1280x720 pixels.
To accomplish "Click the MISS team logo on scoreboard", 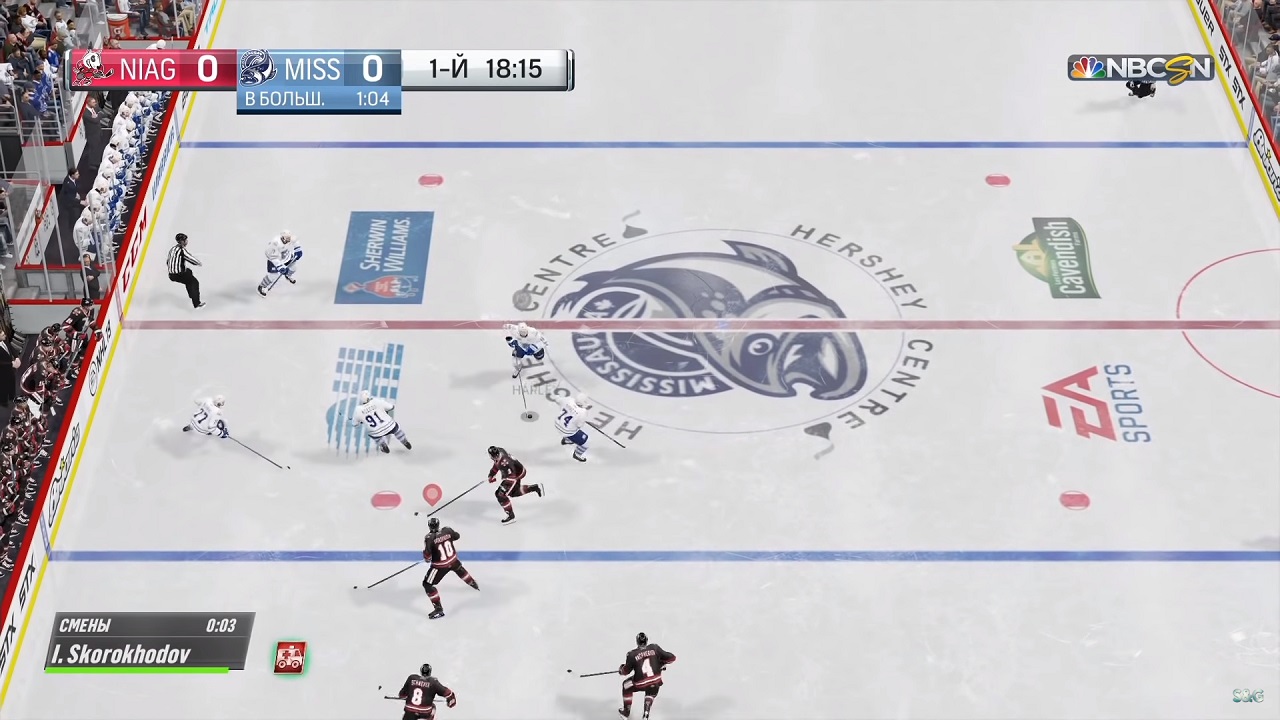I will [258, 69].
